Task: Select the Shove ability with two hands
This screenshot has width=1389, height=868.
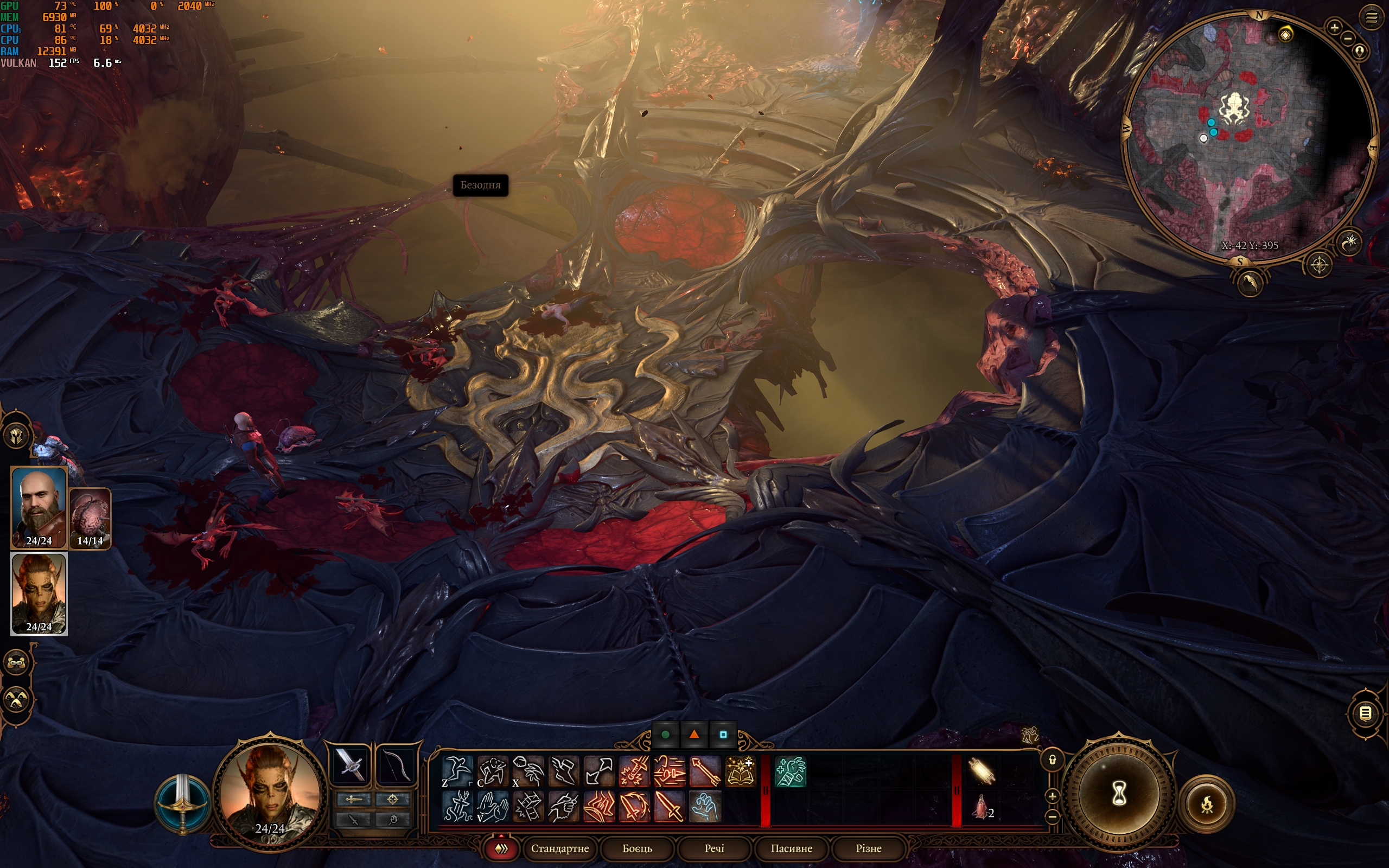Action: coord(493,807)
